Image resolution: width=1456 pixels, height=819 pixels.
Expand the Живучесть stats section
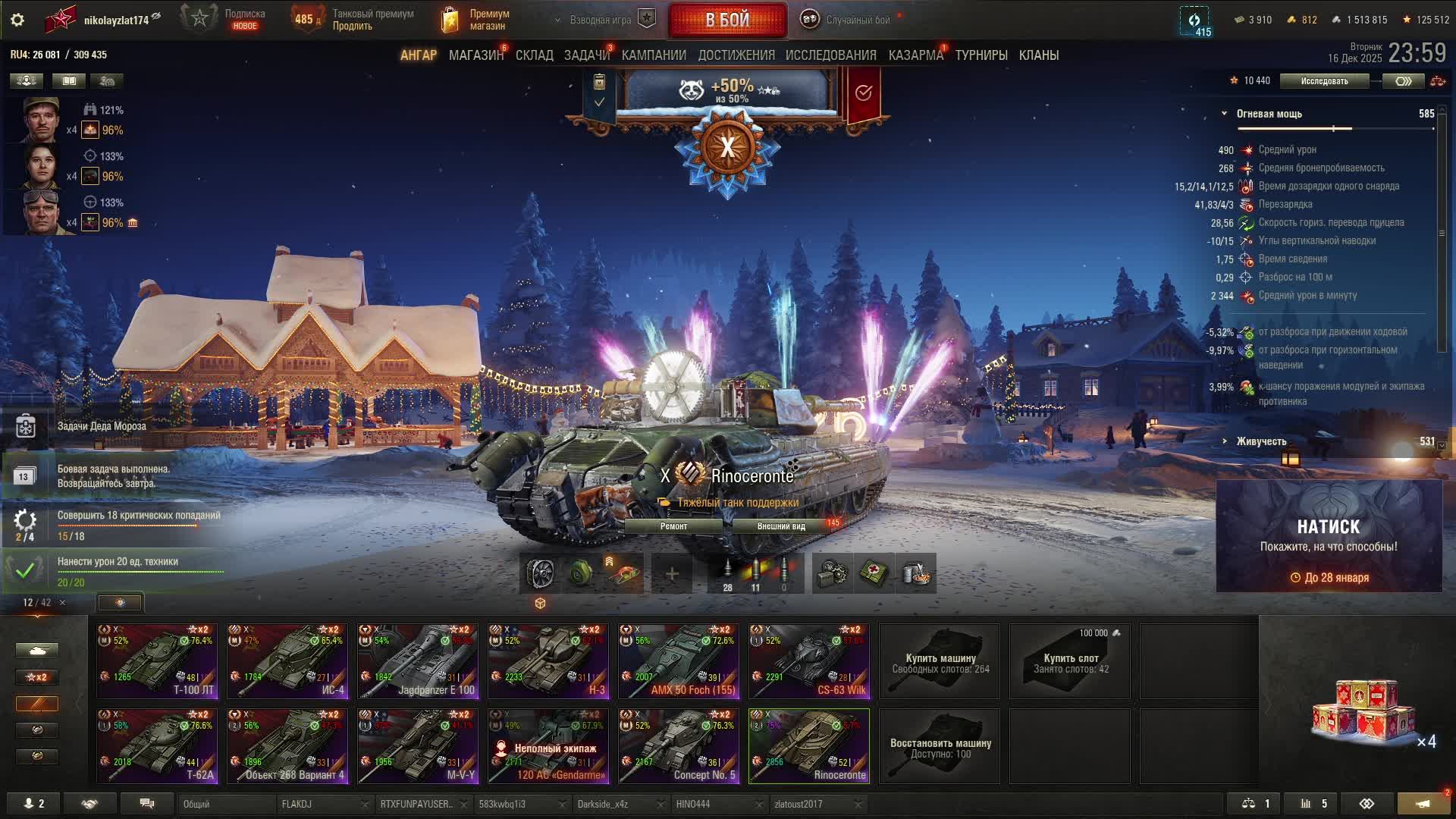click(x=1260, y=441)
